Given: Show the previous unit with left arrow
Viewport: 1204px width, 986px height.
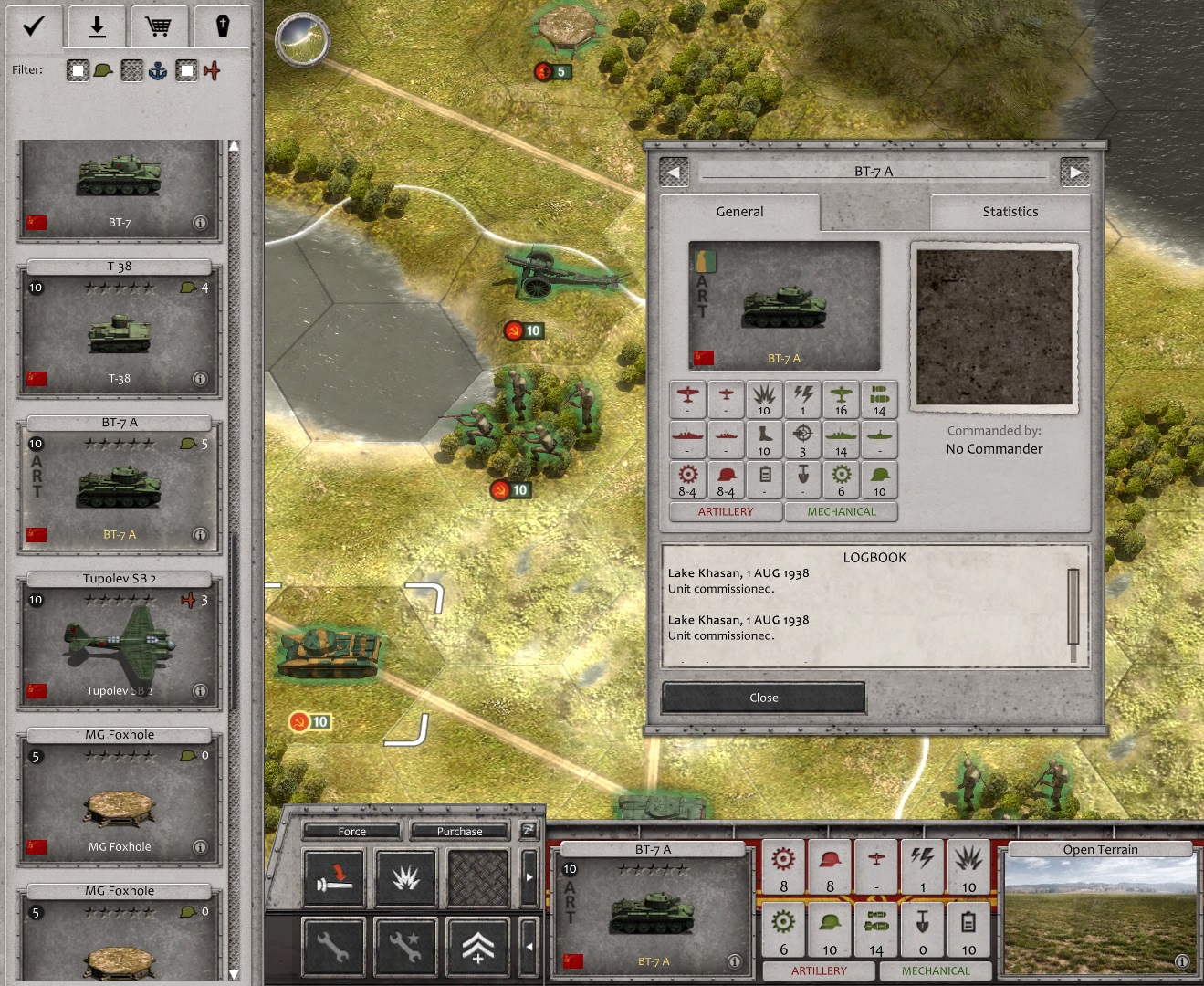Looking at the screenshot, I should [x=674, y=172].
